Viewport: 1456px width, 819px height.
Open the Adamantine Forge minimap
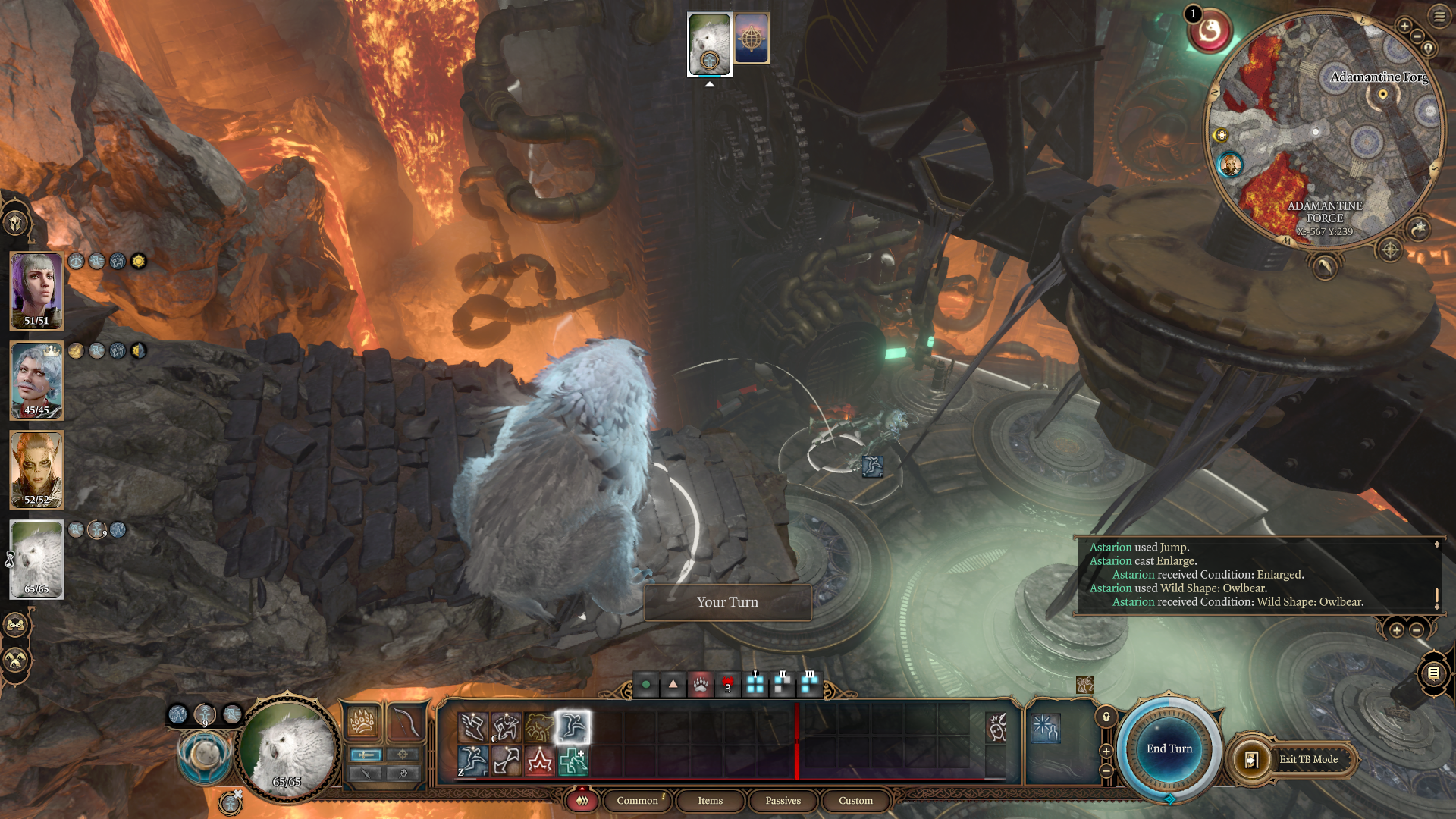(1323, 129)
